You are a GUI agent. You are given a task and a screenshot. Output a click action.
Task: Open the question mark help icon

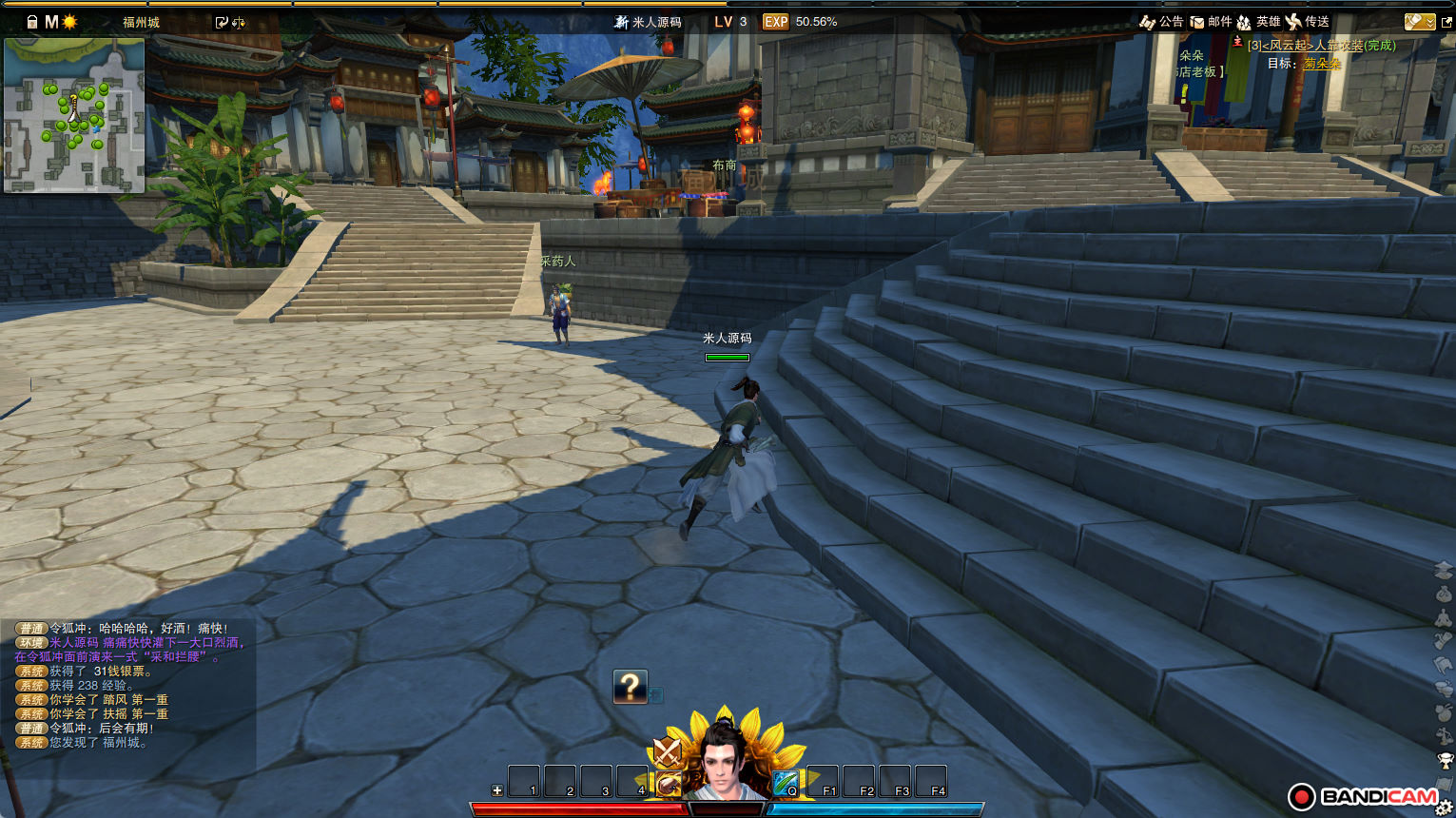pos(630,686)
